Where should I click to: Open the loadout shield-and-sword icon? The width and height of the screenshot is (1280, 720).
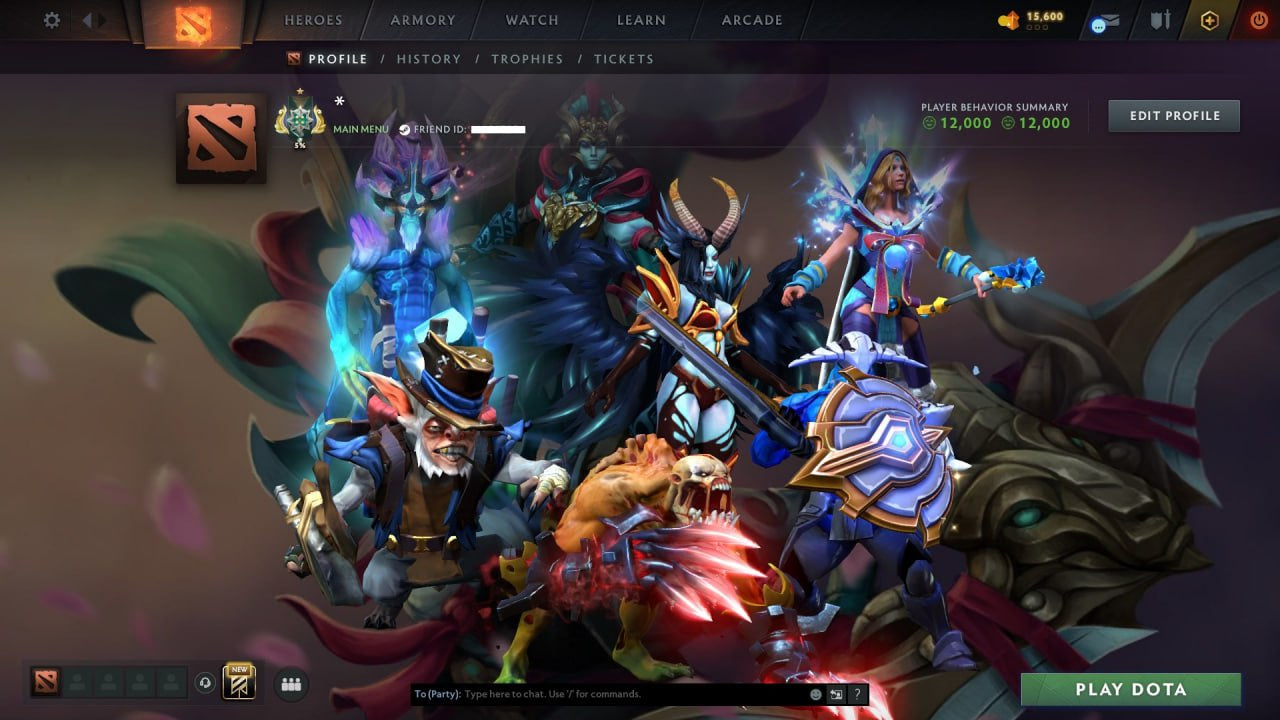(x=1160, y=20)
